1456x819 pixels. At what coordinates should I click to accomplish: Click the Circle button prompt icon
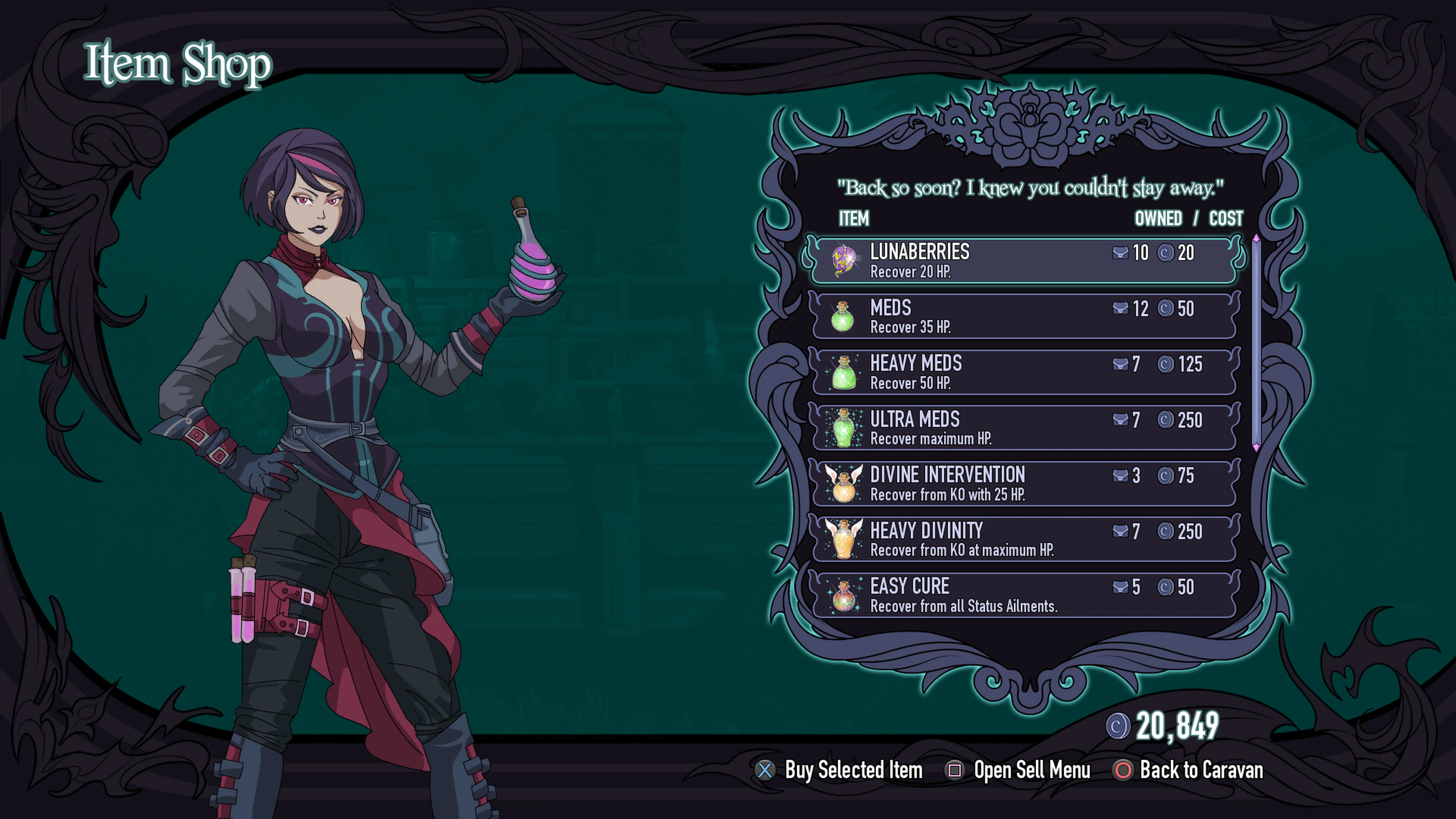(x=1123, y=770)
